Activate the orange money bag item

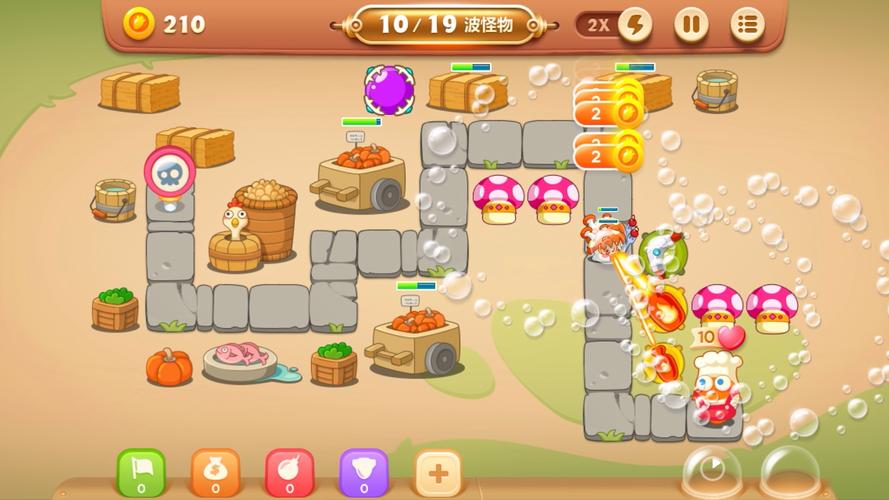215,471
